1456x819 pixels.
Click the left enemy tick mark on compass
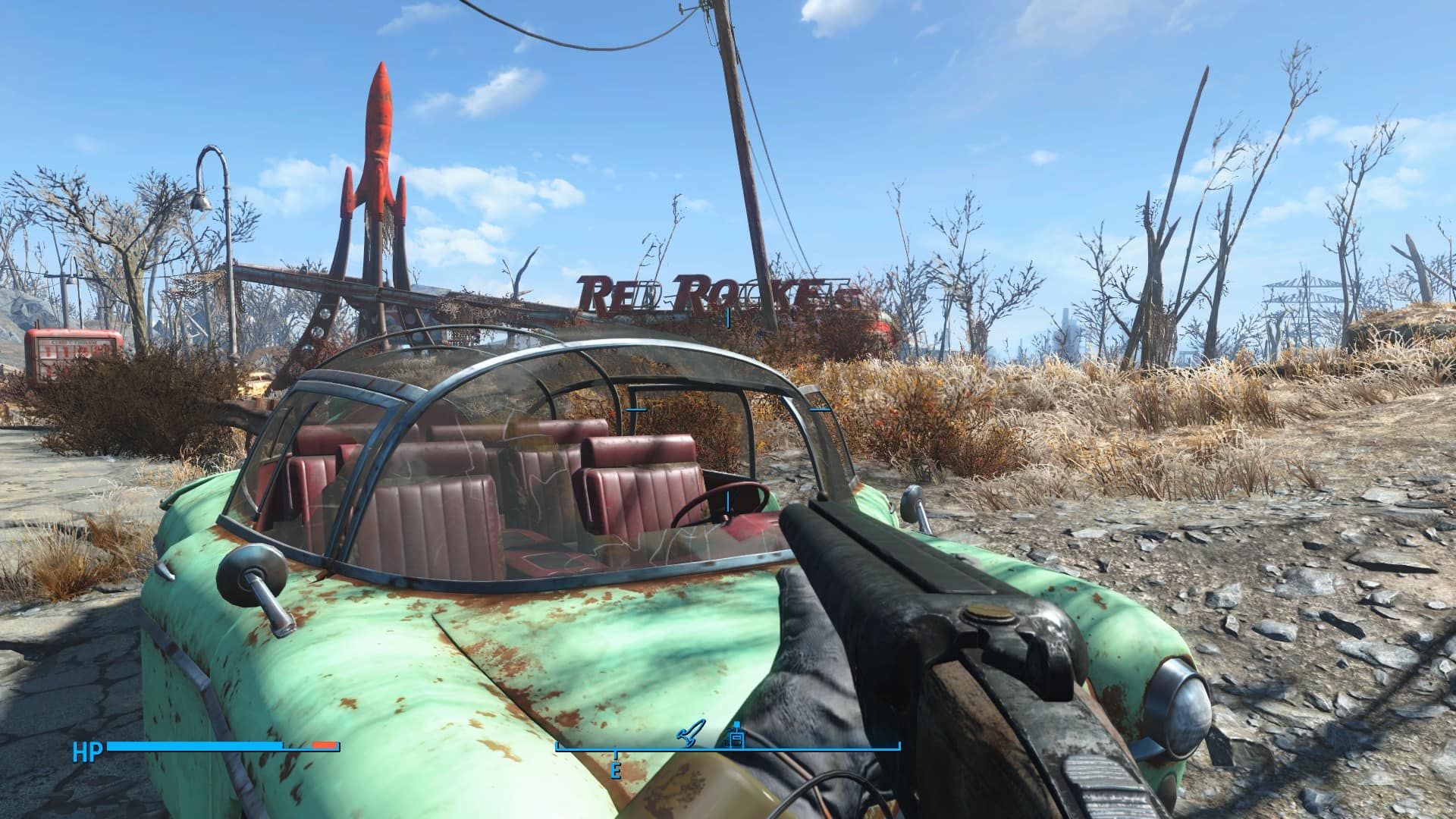coord(635,409)
